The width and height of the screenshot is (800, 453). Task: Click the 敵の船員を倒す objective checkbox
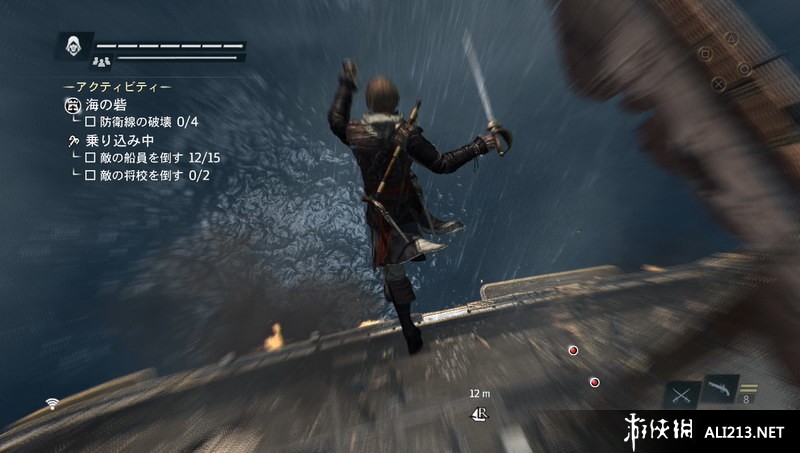point(90,158)
